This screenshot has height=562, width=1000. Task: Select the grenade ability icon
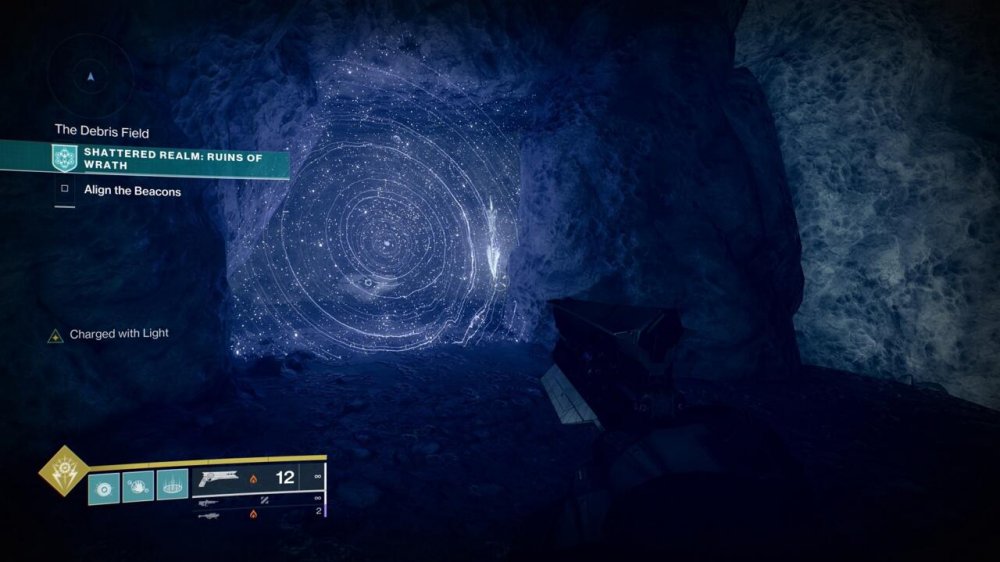pyautogui.click(x=104, y=487)
